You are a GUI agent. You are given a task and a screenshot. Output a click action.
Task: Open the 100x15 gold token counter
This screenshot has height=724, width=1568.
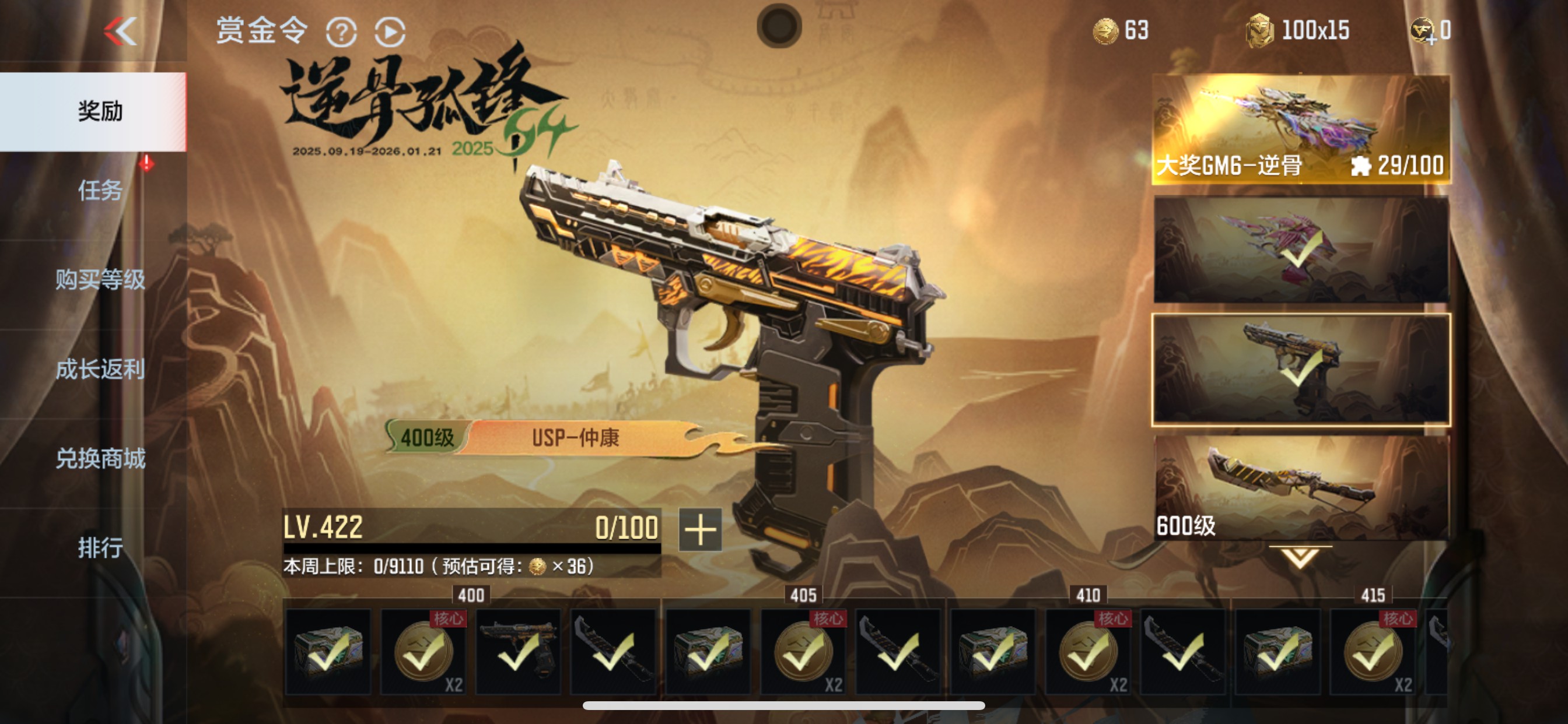pyautogui.click(x=1298, y=30)
